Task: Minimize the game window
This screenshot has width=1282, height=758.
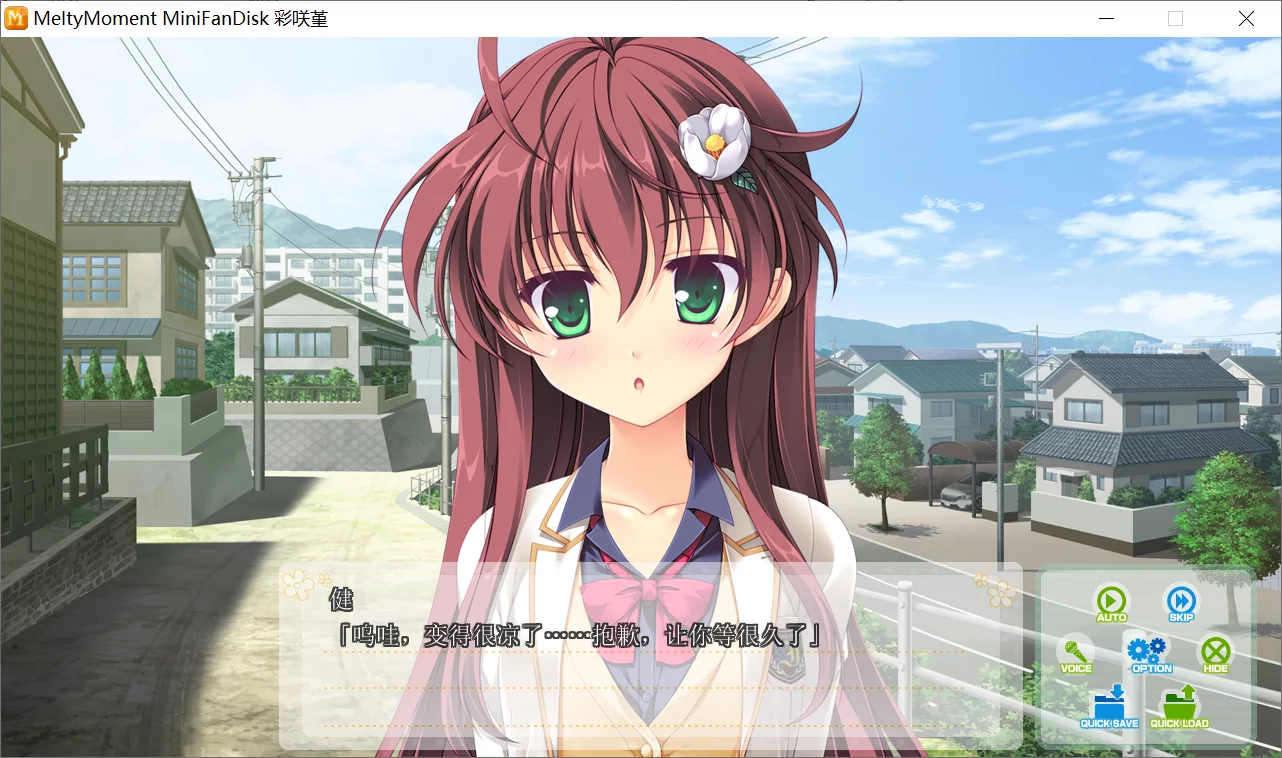Action: 1105,18
